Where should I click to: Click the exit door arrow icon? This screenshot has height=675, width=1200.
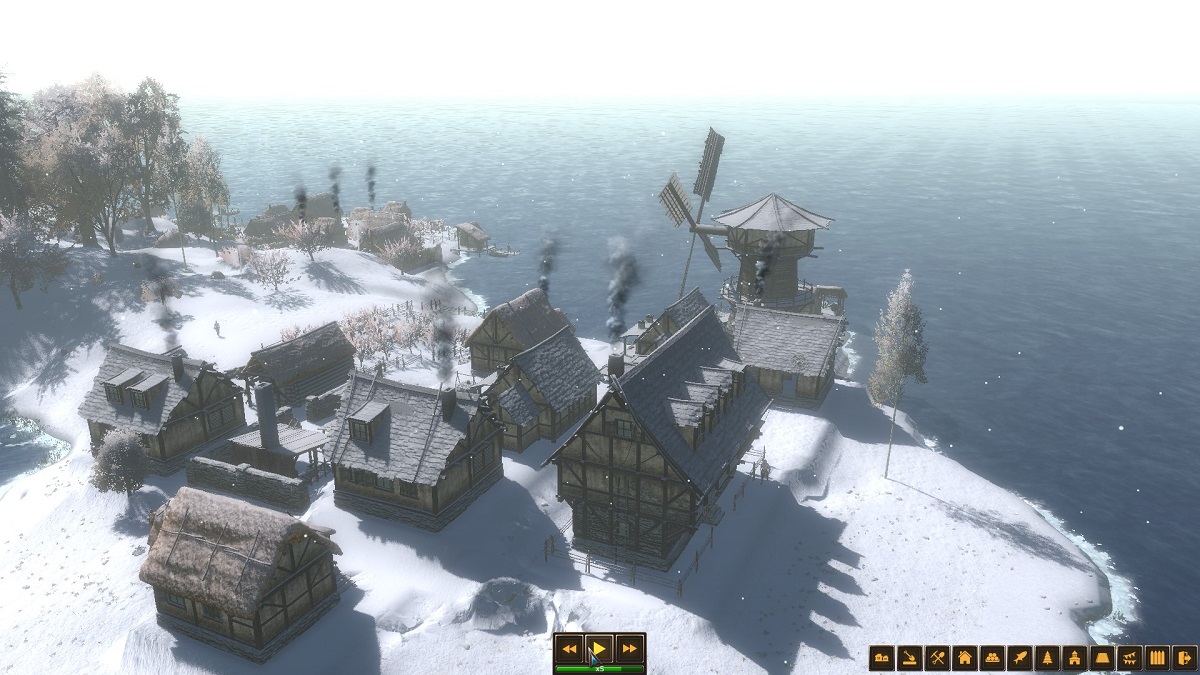tap(1184, 657)
